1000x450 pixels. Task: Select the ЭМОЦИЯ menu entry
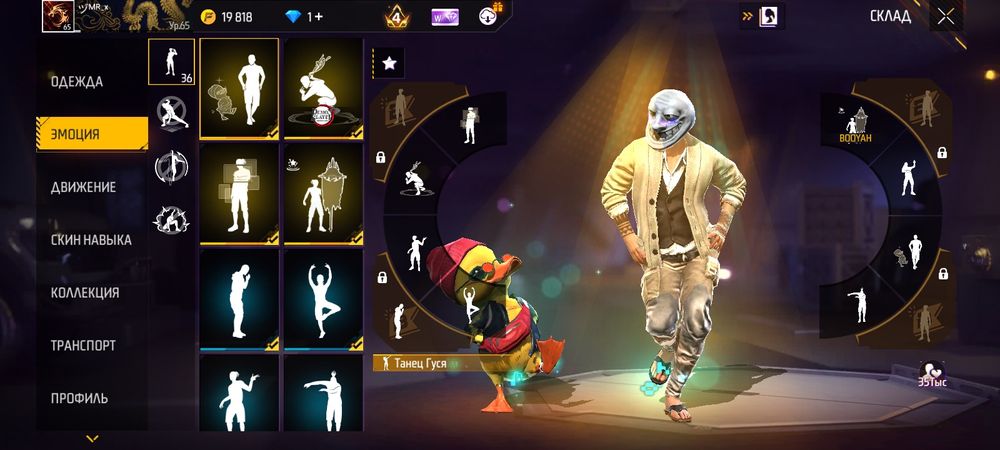tap(78, 134)
